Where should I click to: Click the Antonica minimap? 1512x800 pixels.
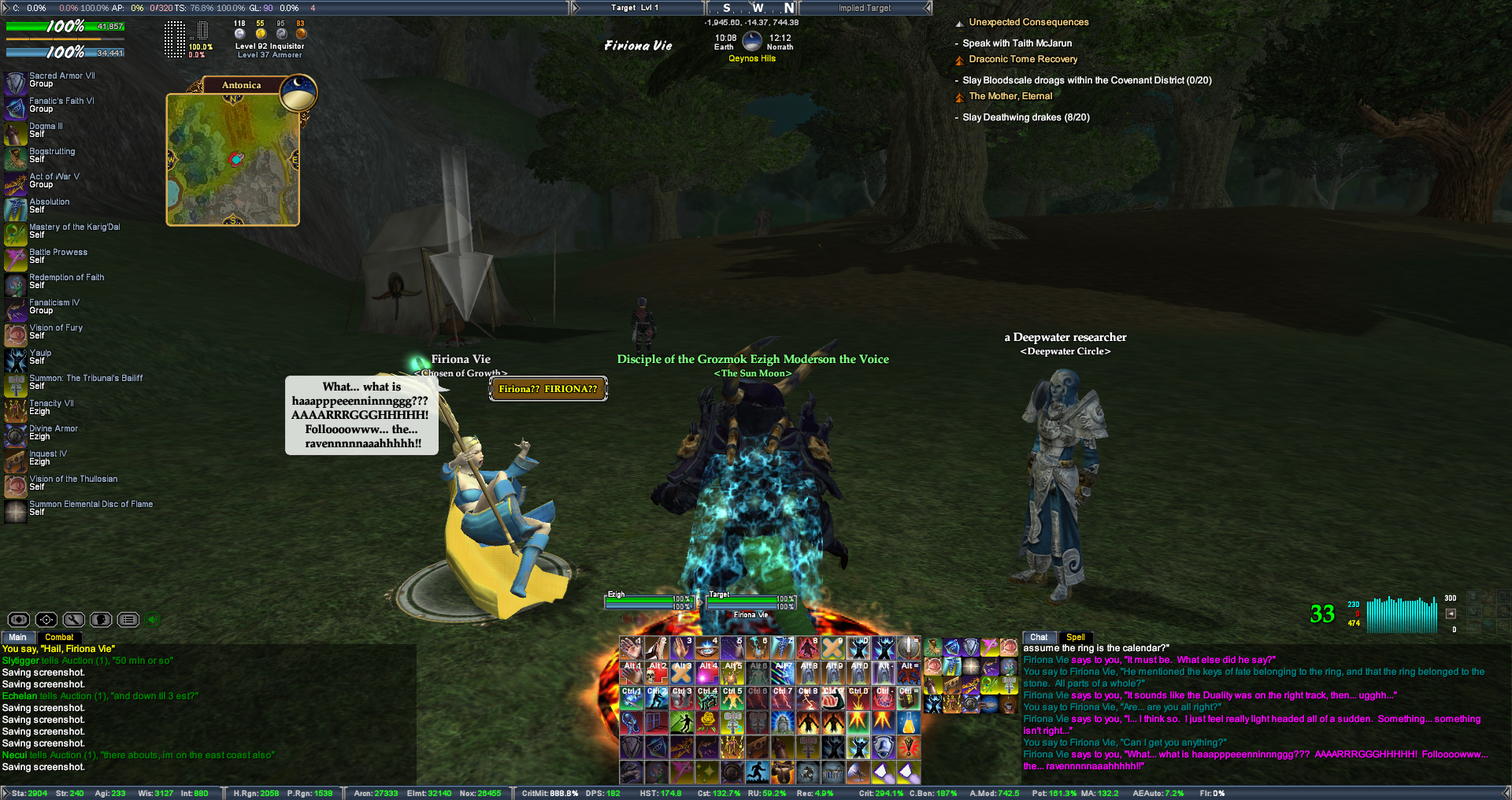(x=232, y=160)
